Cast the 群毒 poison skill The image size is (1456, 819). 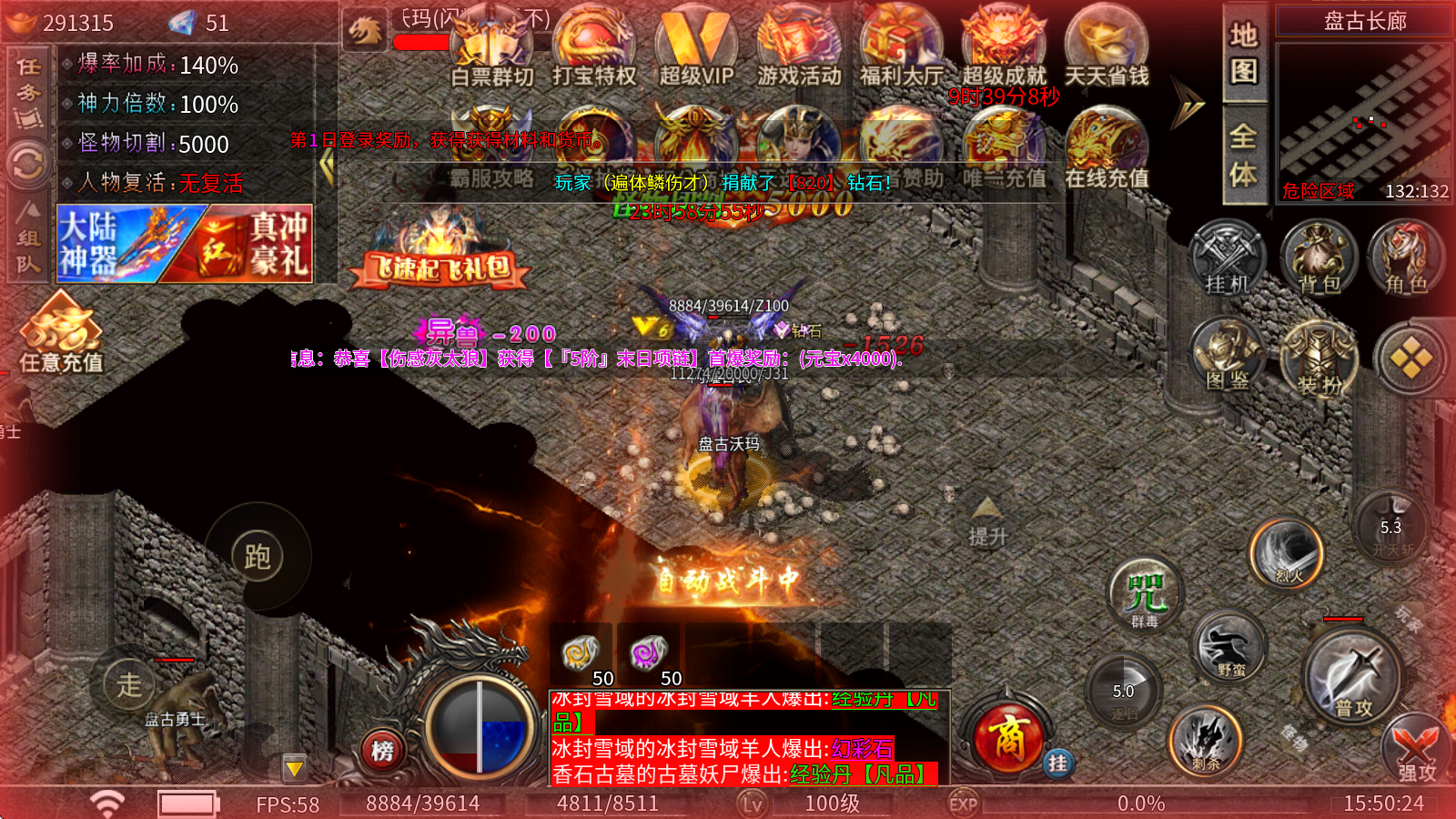[1145, 593]
